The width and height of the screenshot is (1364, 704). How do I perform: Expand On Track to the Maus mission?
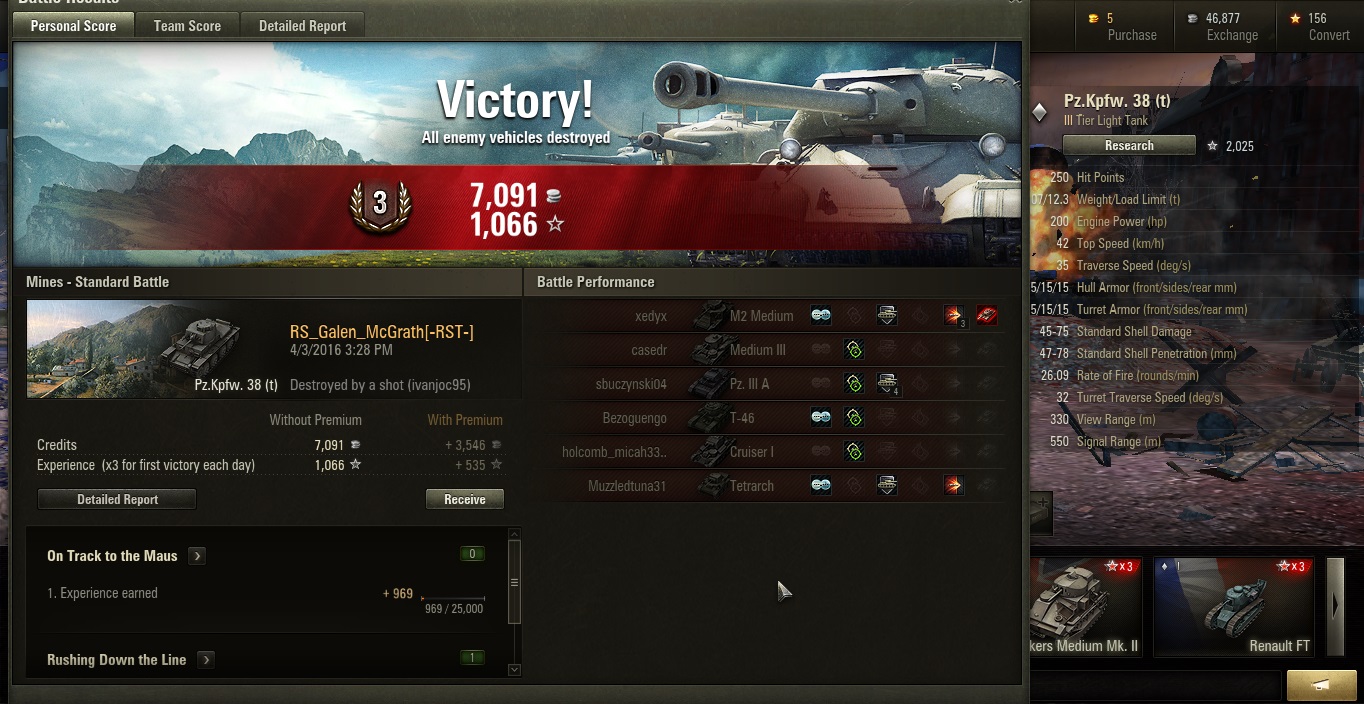[197, 556]
